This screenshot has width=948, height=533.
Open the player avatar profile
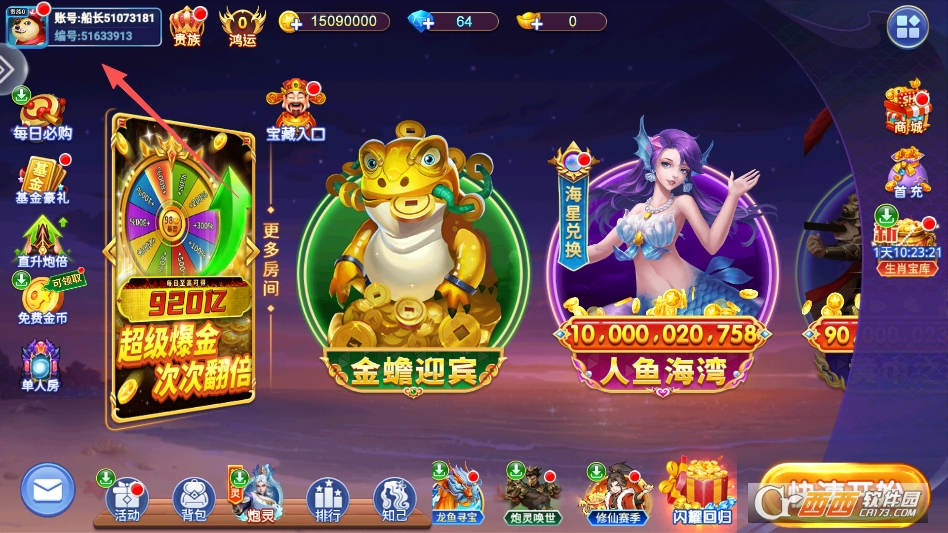click(x=27, y=26)
